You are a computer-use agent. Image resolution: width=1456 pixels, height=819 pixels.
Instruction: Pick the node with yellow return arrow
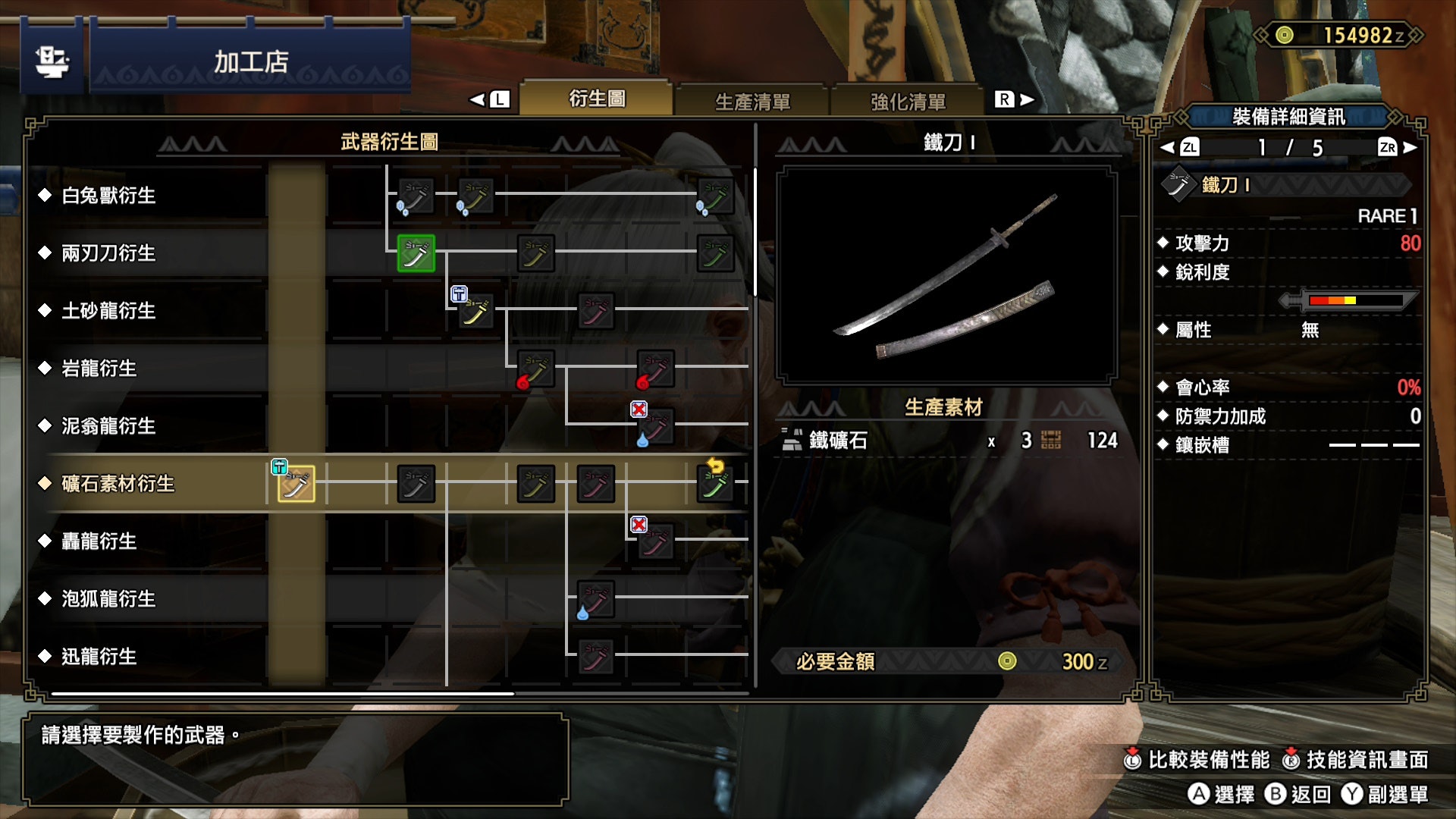pyautogui.click(x=714, y=484)
